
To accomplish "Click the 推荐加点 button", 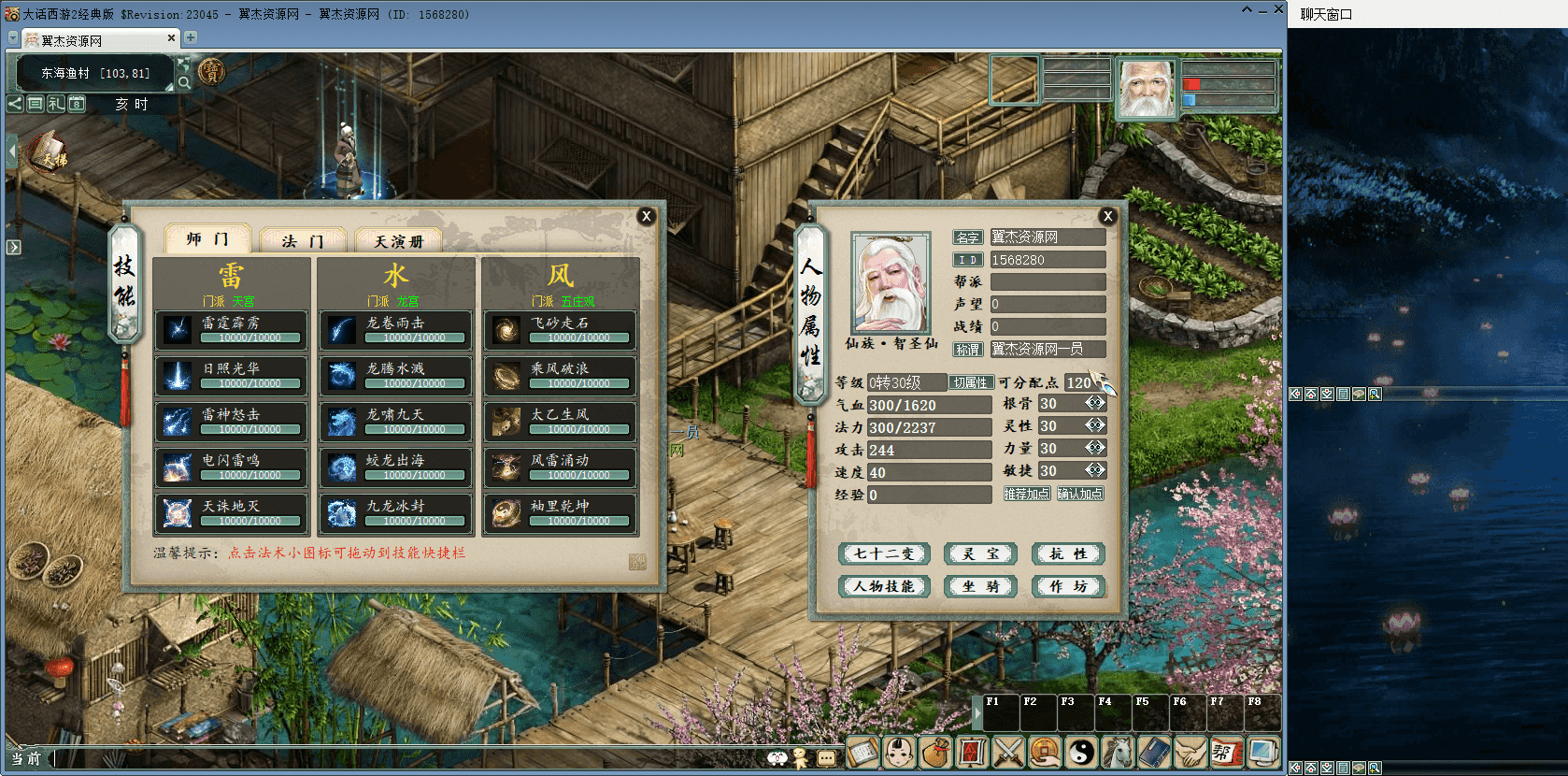I will [1027, 494].
